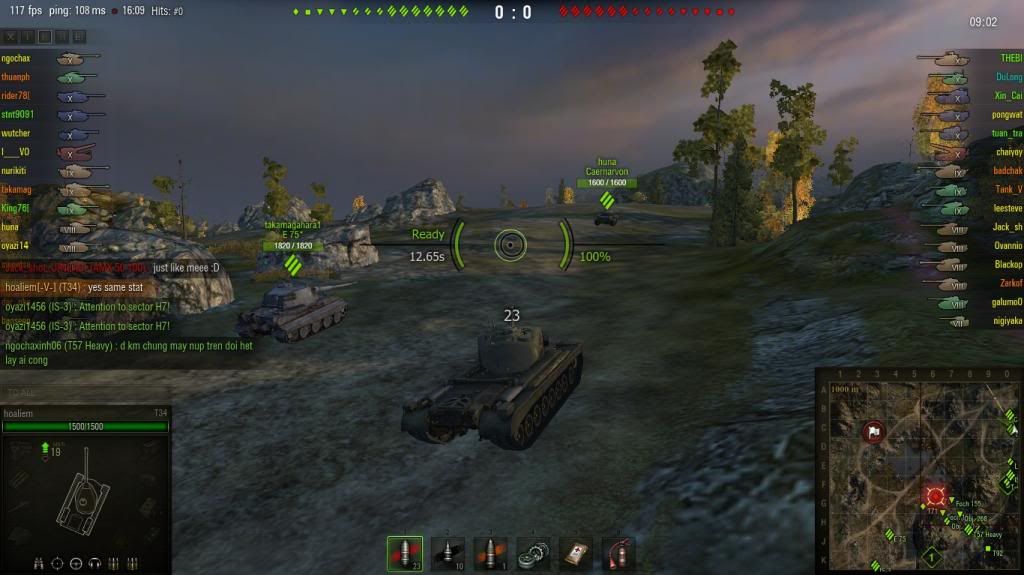Use the repair kit consumable
This screenshot has width=1024, height=575.
(534, 553)
